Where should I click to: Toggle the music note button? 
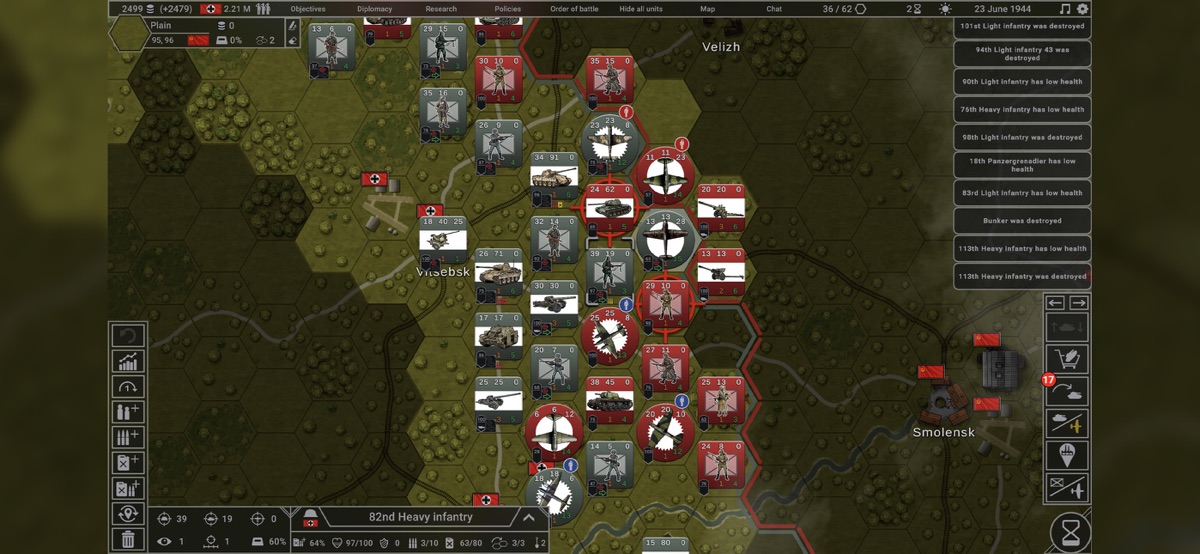coord(1064,9)
